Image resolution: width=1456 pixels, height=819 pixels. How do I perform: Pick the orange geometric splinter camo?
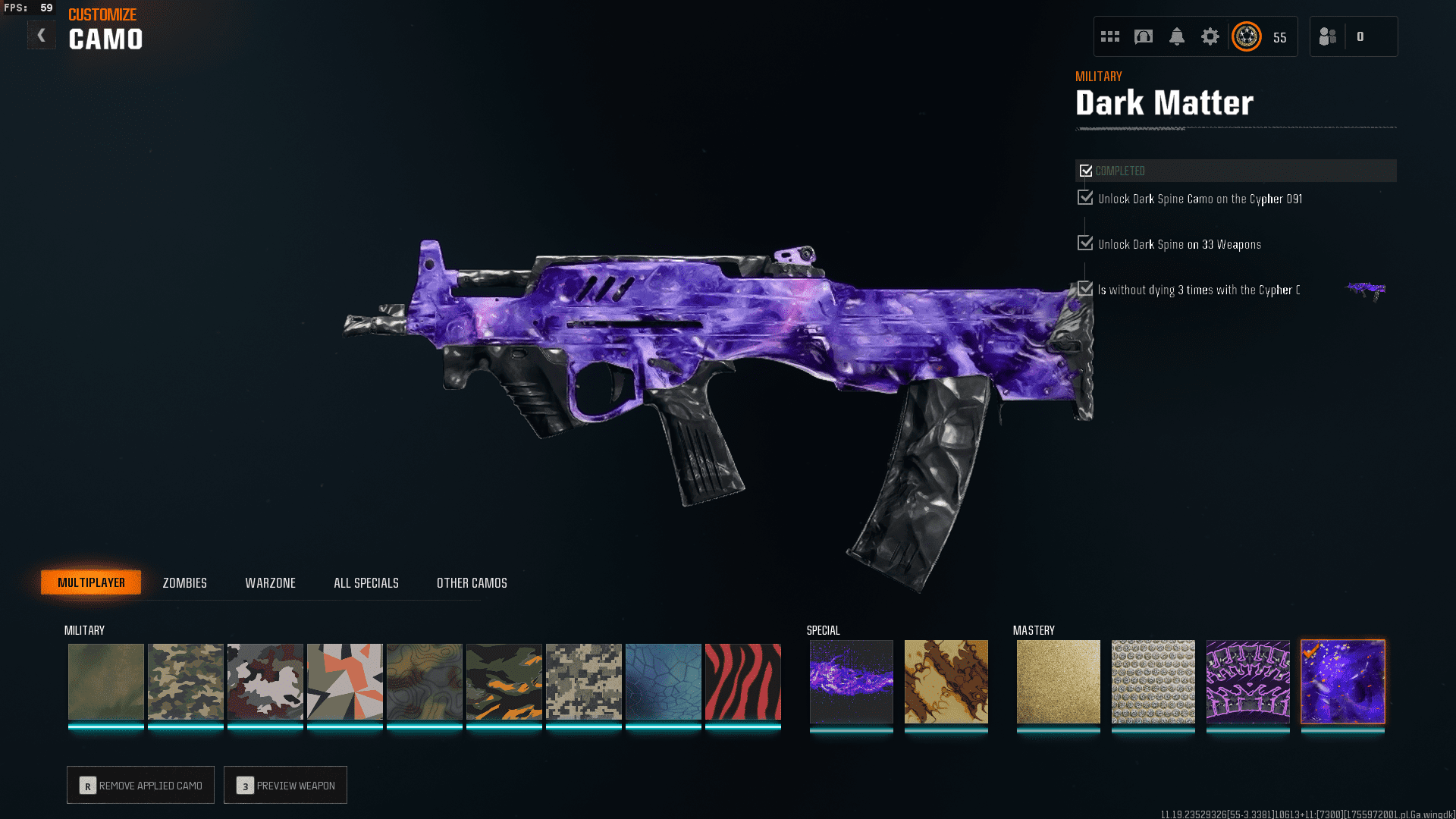click(344, 681)
